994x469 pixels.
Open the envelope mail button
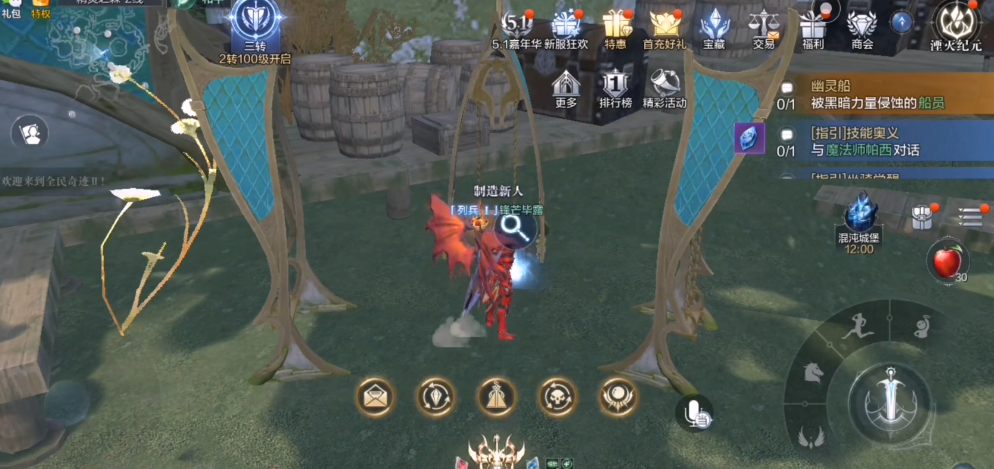point(376,397)
